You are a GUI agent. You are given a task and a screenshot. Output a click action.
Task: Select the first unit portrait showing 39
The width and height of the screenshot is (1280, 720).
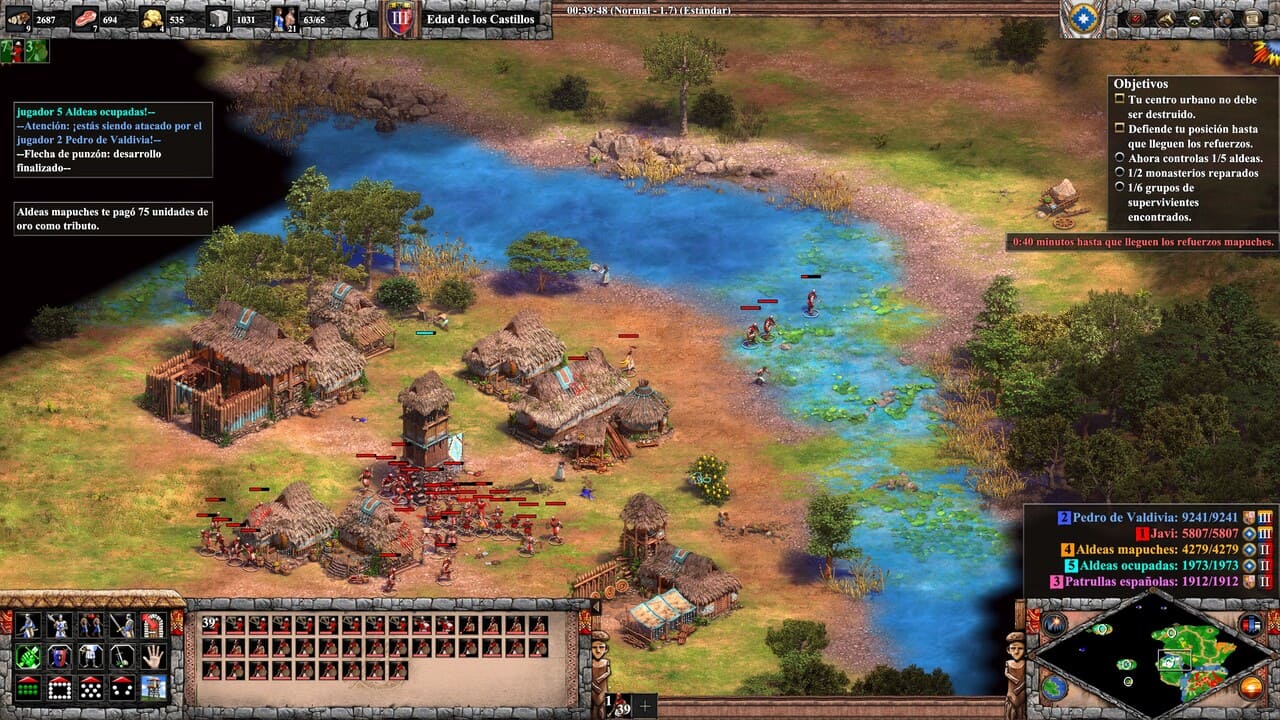click(x=212, y=625)
